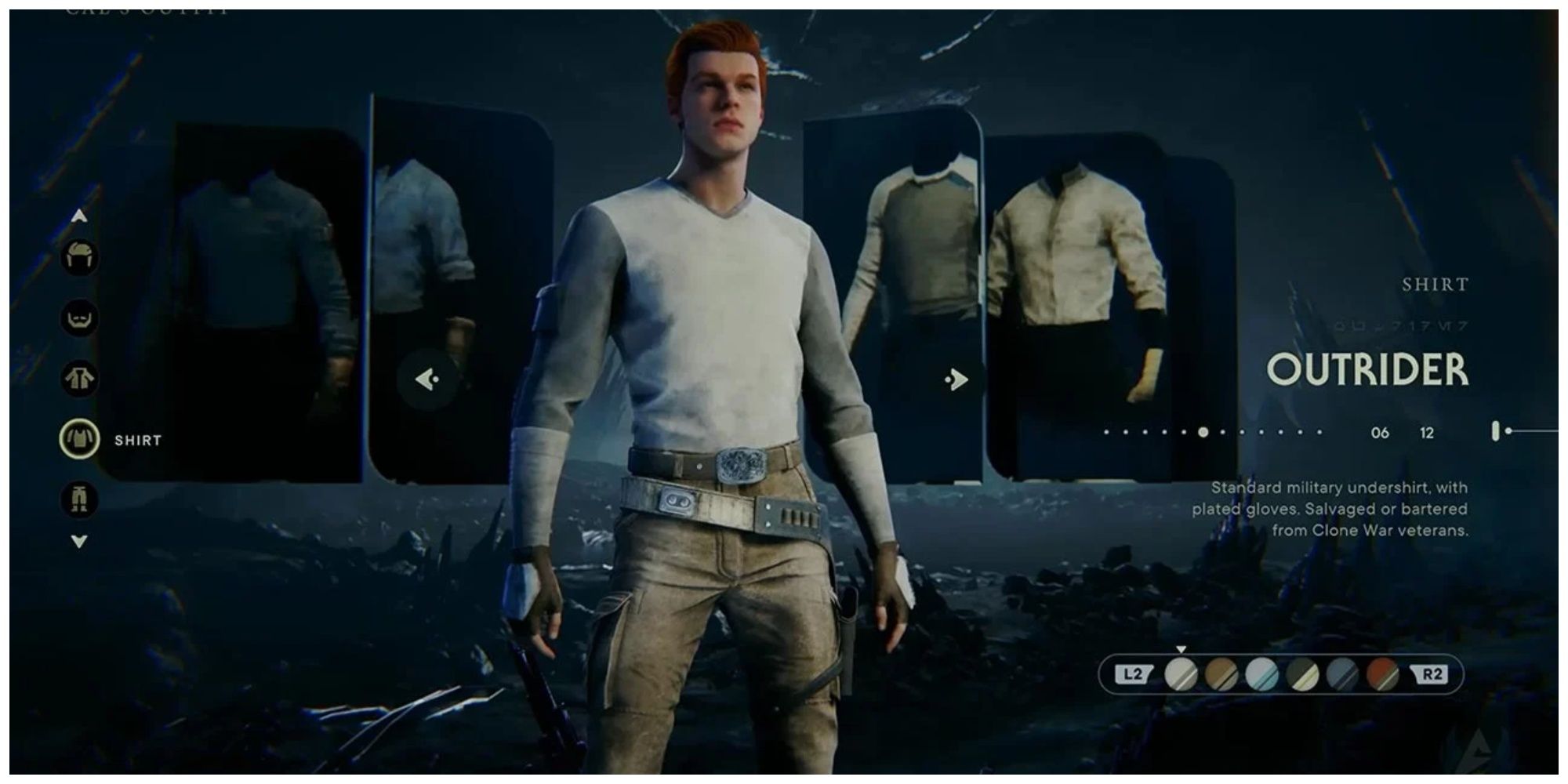Viewport: 1568px width, 784px height.
Task: Click the 06 of 12 counter
Action: [x=1405, y=431]
